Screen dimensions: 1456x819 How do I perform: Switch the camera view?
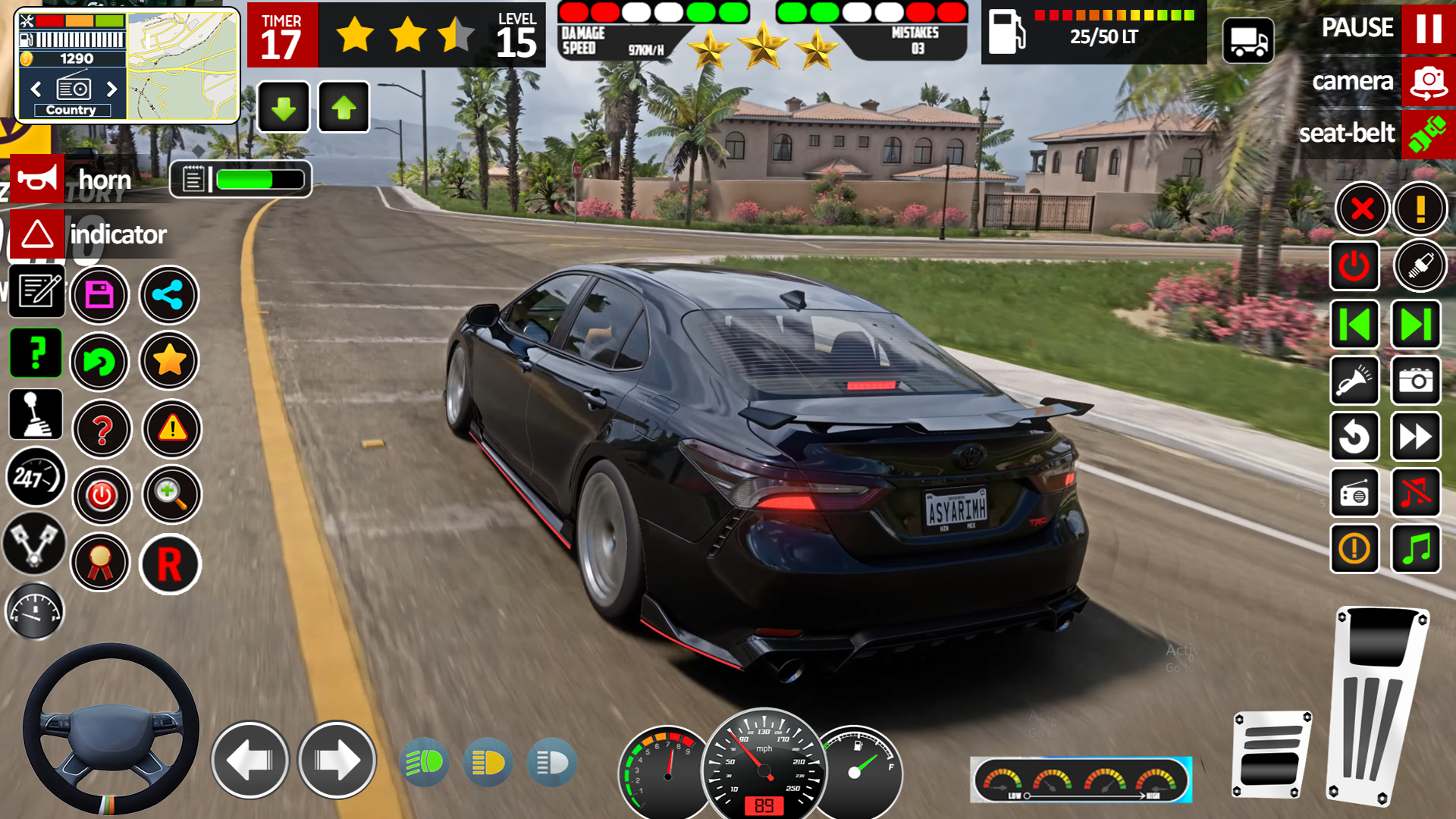pos(1428,82)
